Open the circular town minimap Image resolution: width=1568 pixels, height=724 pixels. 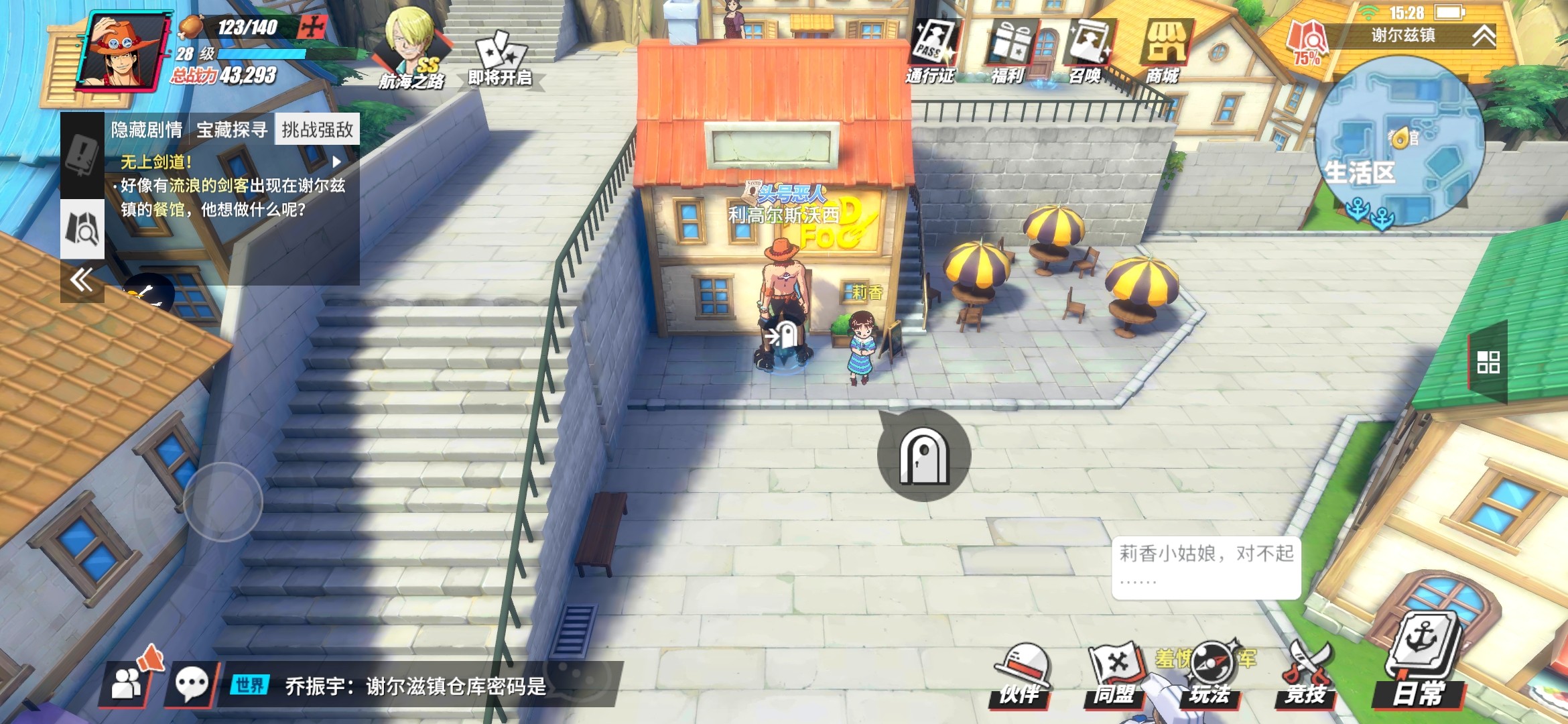point(1399,142)
